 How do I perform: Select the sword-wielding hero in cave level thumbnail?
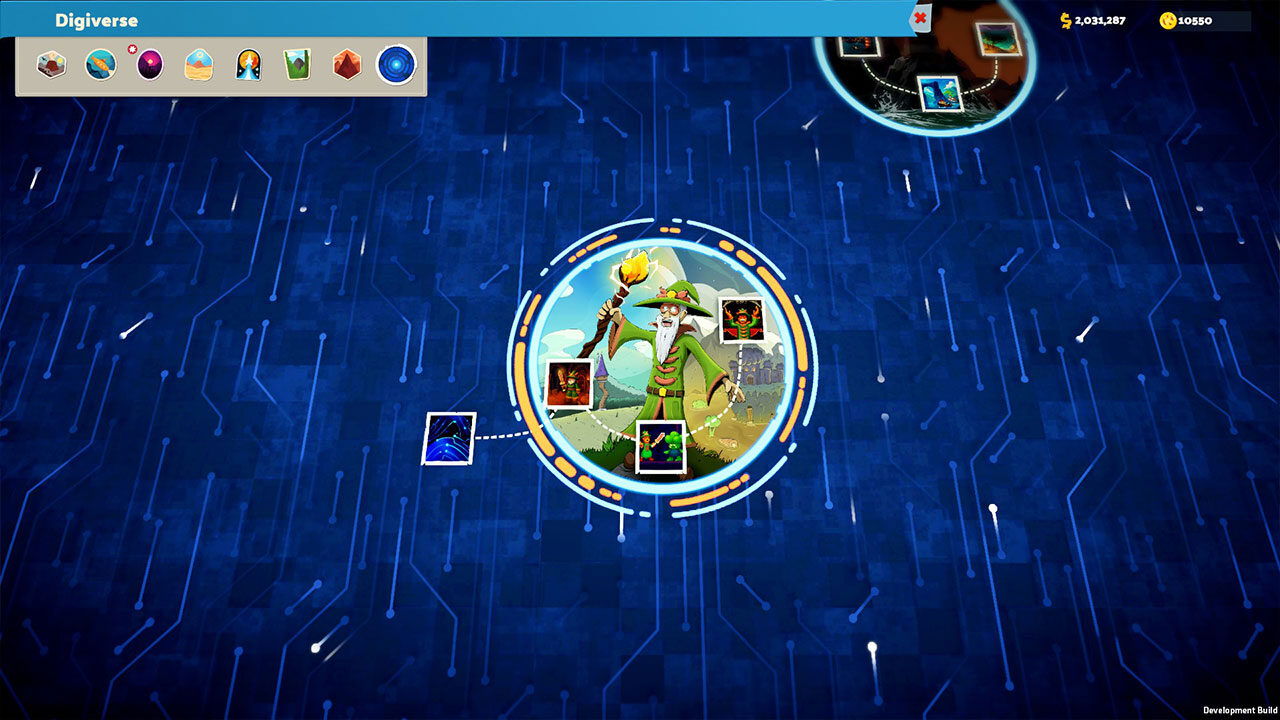(568, 385)
